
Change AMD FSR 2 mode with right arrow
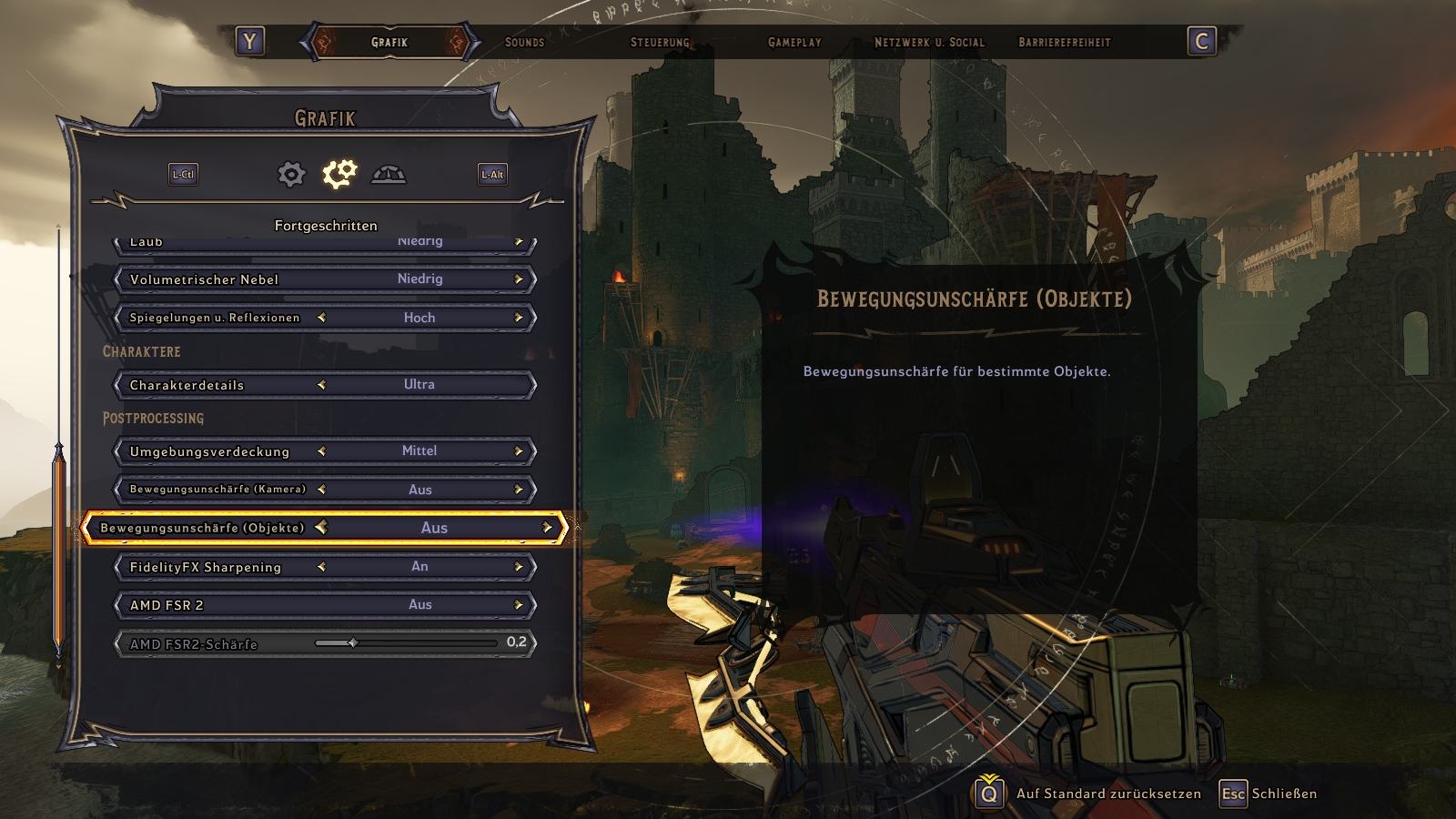[x=519, y=605]
